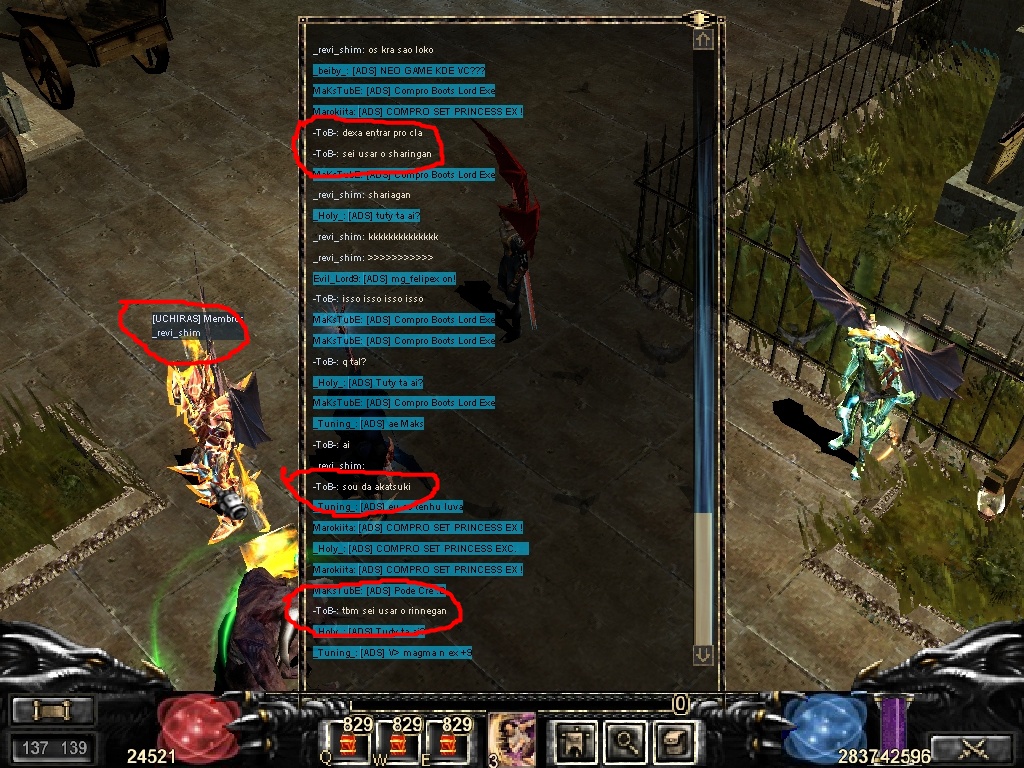Click the chat log scroll-up arrow
Image resolution: width=1024 pixels, height=768 pixels.
(703, 40)
